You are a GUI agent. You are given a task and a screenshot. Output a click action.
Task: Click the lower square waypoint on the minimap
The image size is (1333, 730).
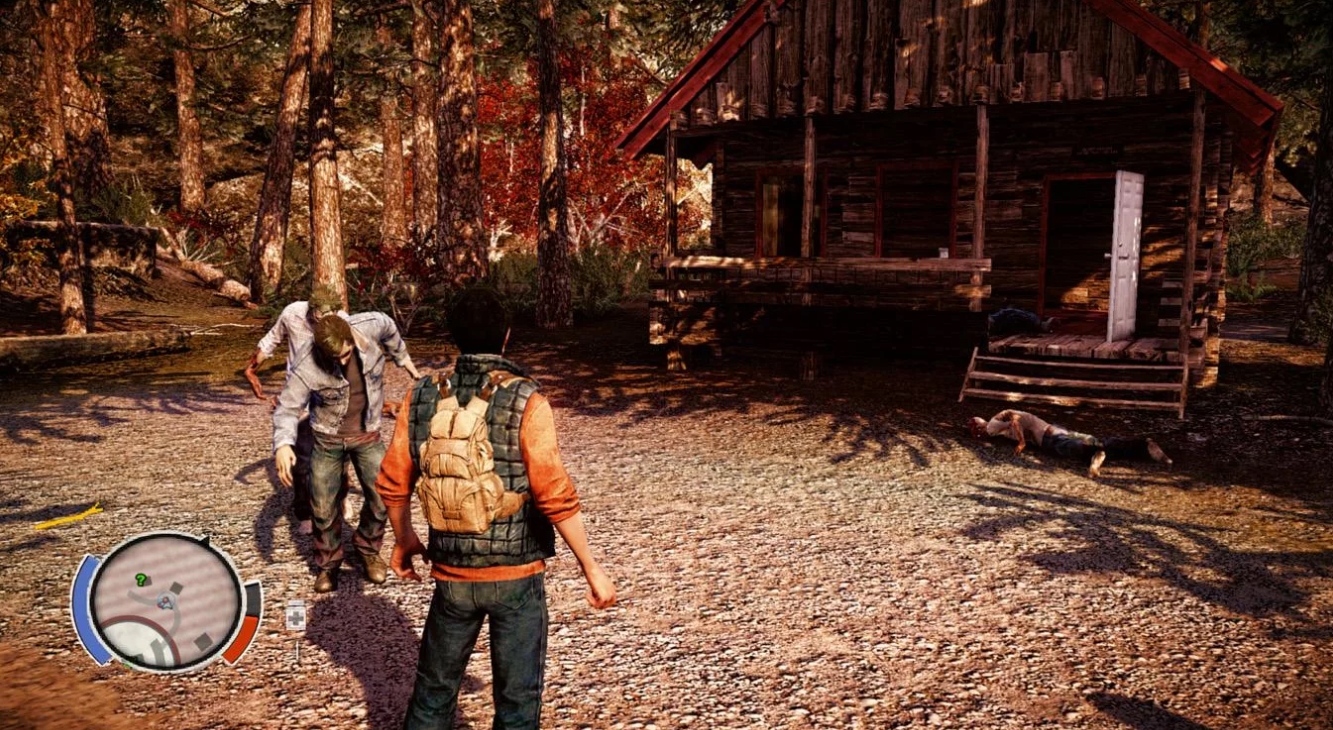(x=202, y=639)
